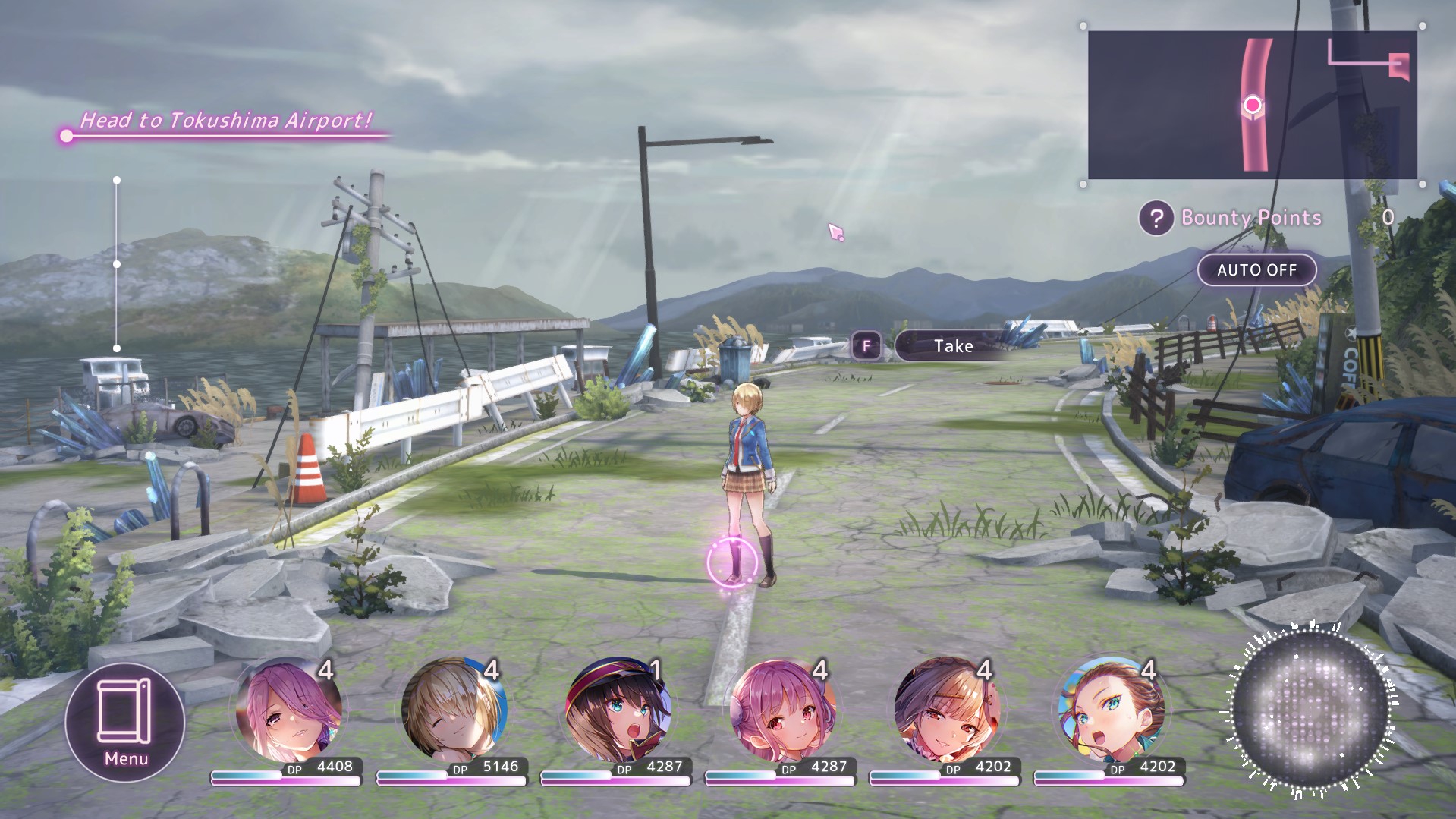
Task: Open the minimap
Action: click(1252, 105)
